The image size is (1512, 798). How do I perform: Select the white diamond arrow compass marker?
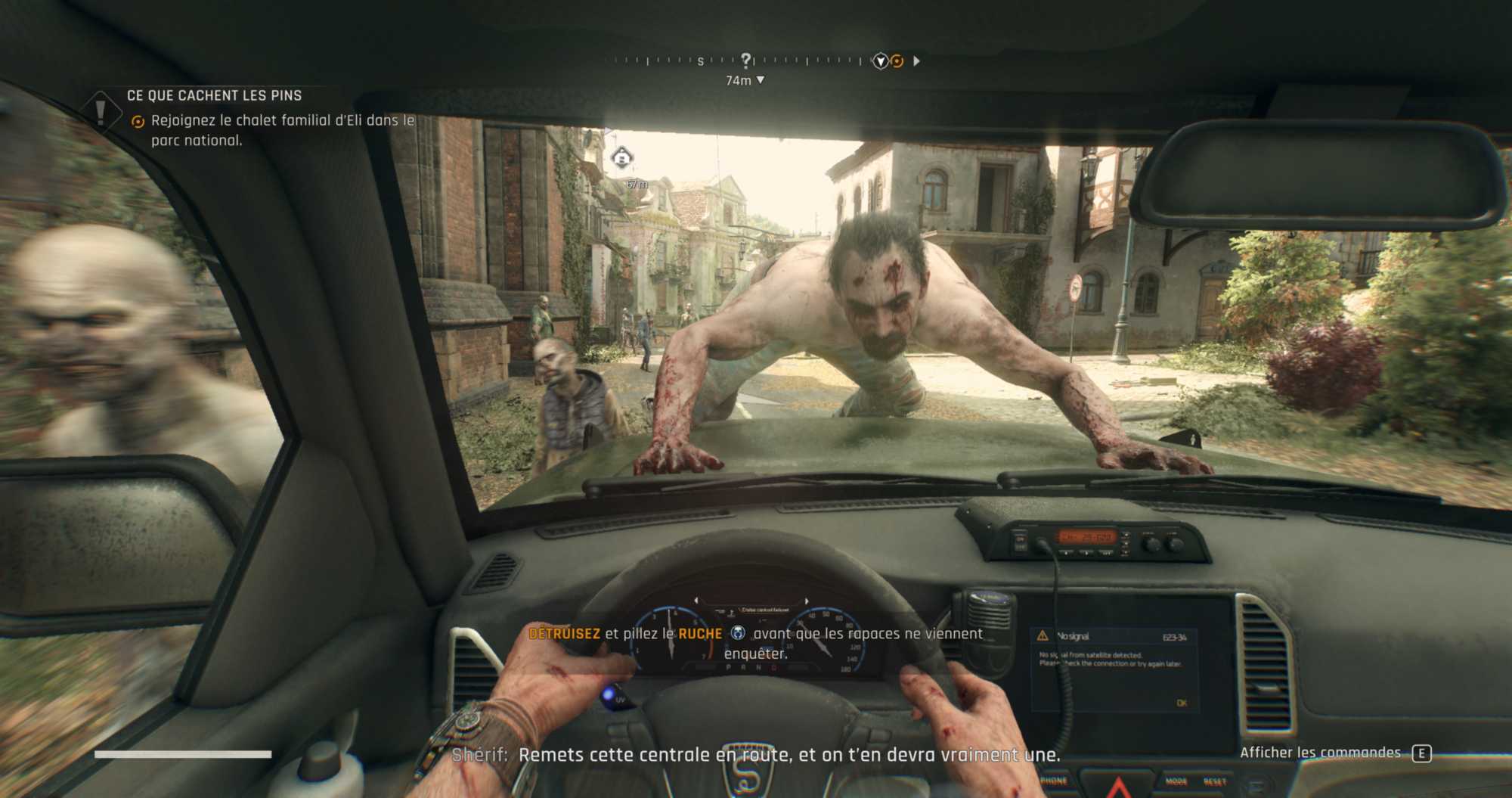(880, 61)
